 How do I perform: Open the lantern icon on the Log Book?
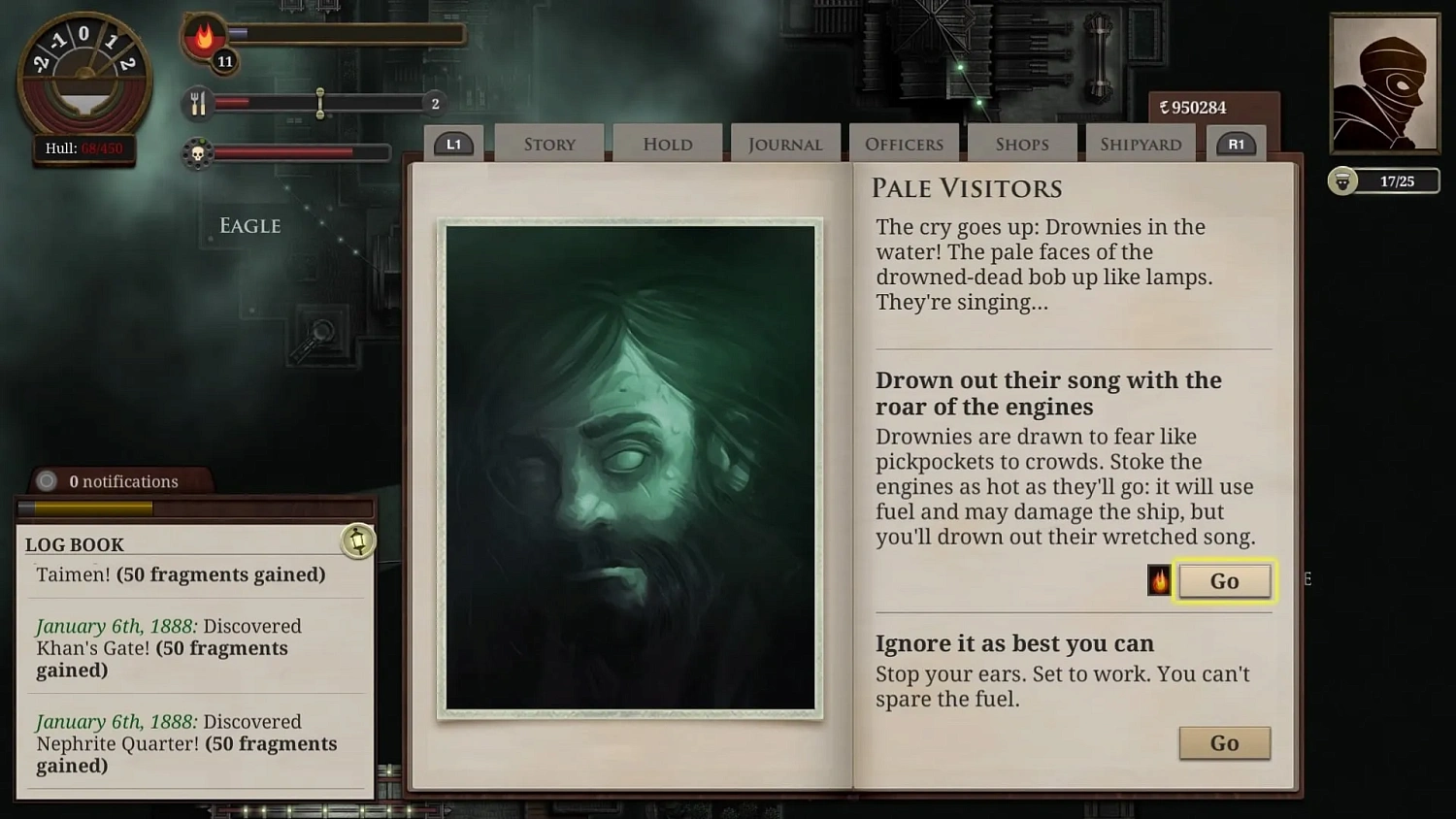point(358,541)
